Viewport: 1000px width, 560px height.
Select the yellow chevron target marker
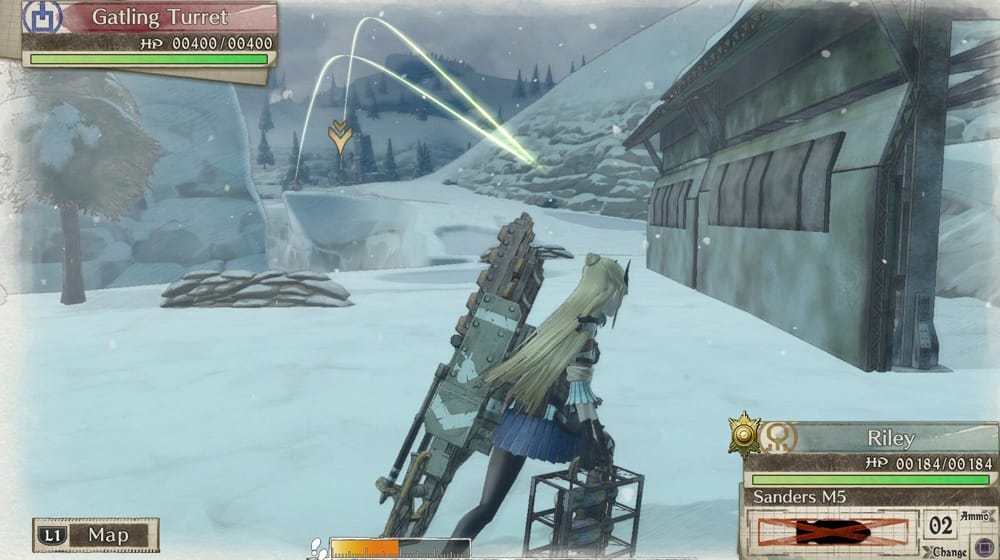(340, 134)
